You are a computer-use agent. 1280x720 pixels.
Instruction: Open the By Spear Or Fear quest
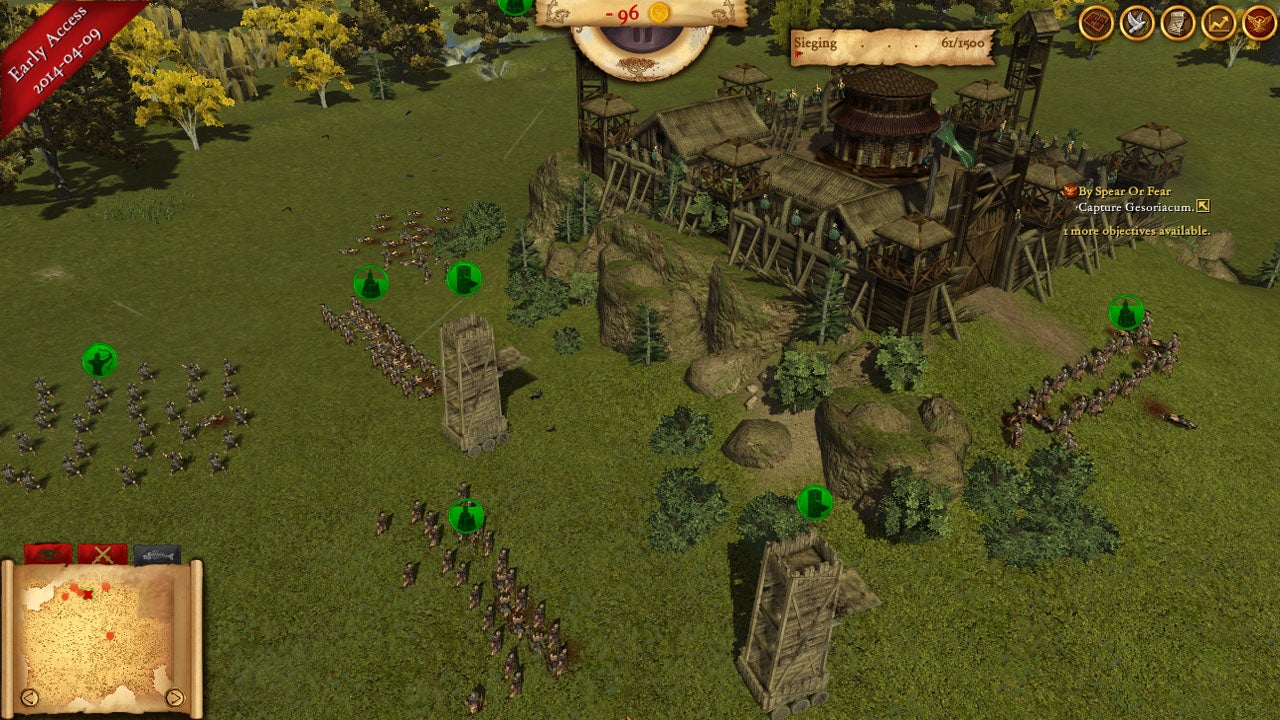(1124, 191)
